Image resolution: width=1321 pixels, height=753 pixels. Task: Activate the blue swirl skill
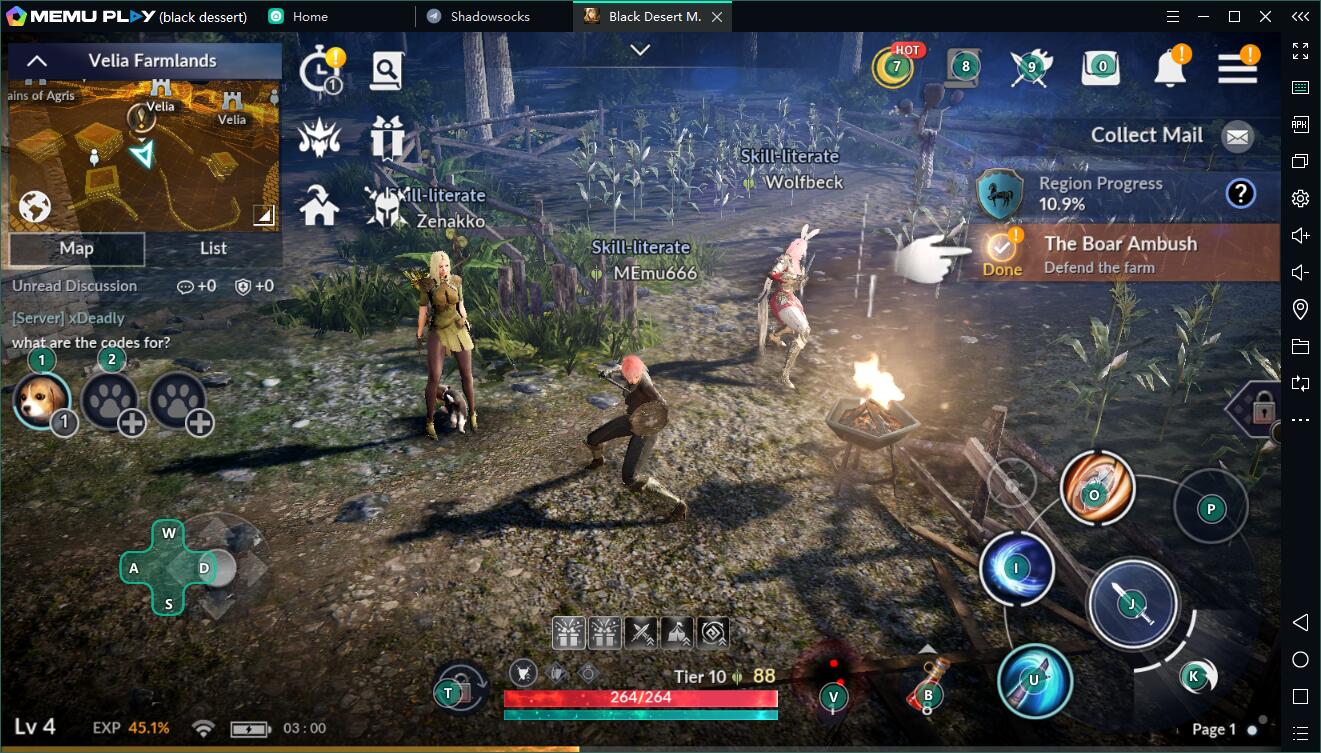1016,568
